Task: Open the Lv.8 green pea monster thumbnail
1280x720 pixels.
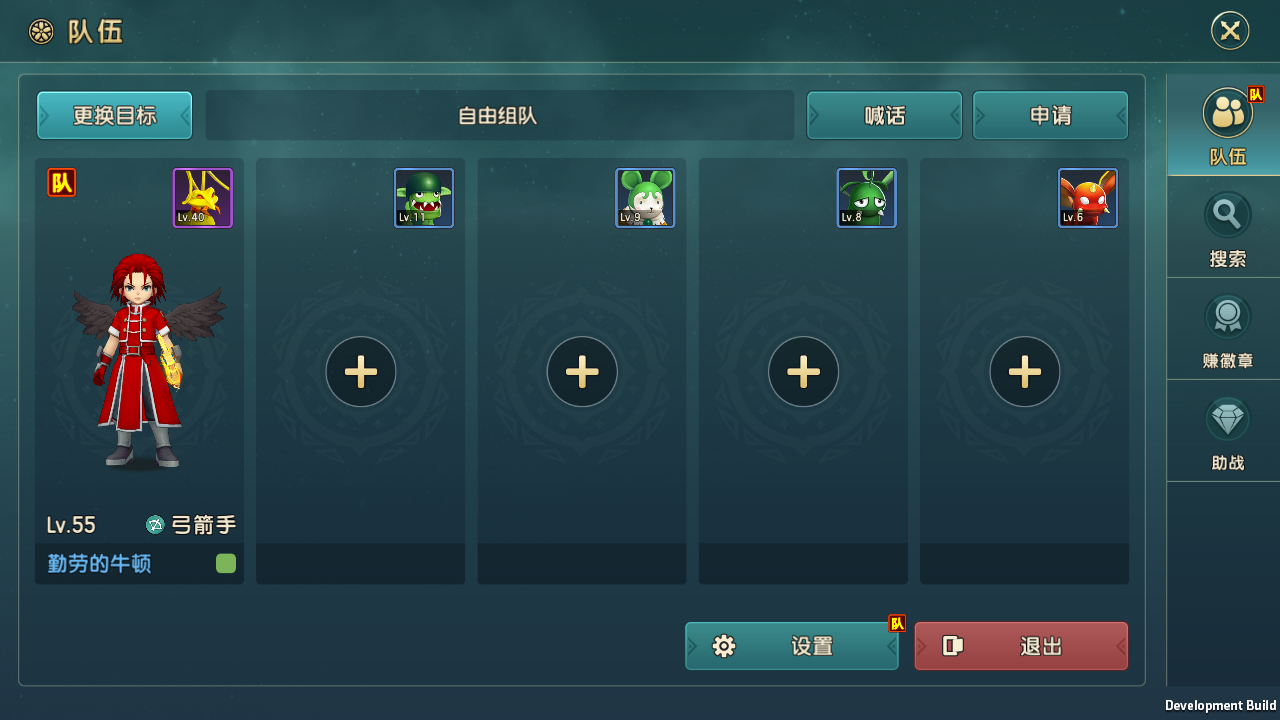Action: click(x=866, y=197)
